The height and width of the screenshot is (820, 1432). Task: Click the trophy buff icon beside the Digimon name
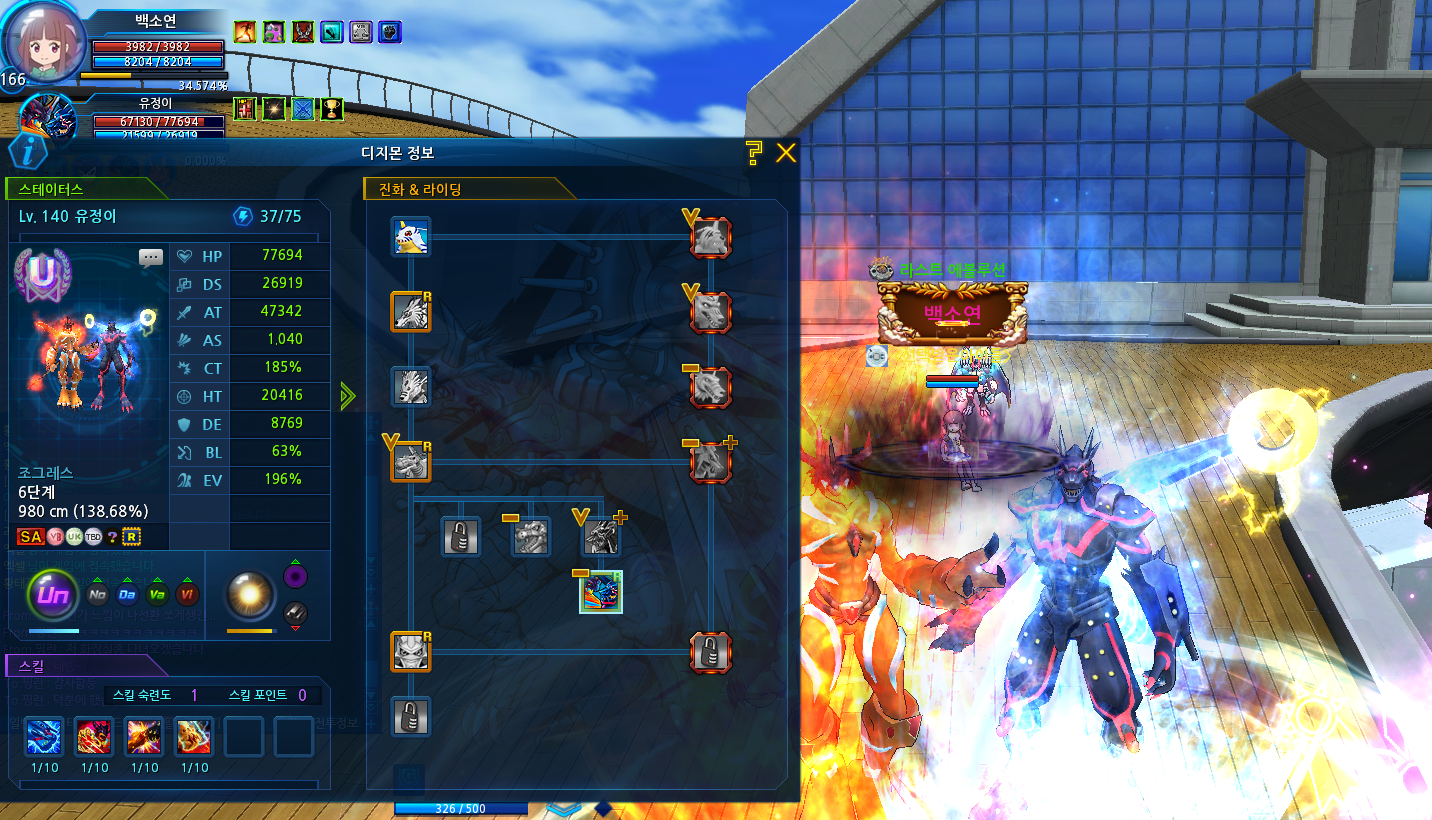(x=332, y=108)
